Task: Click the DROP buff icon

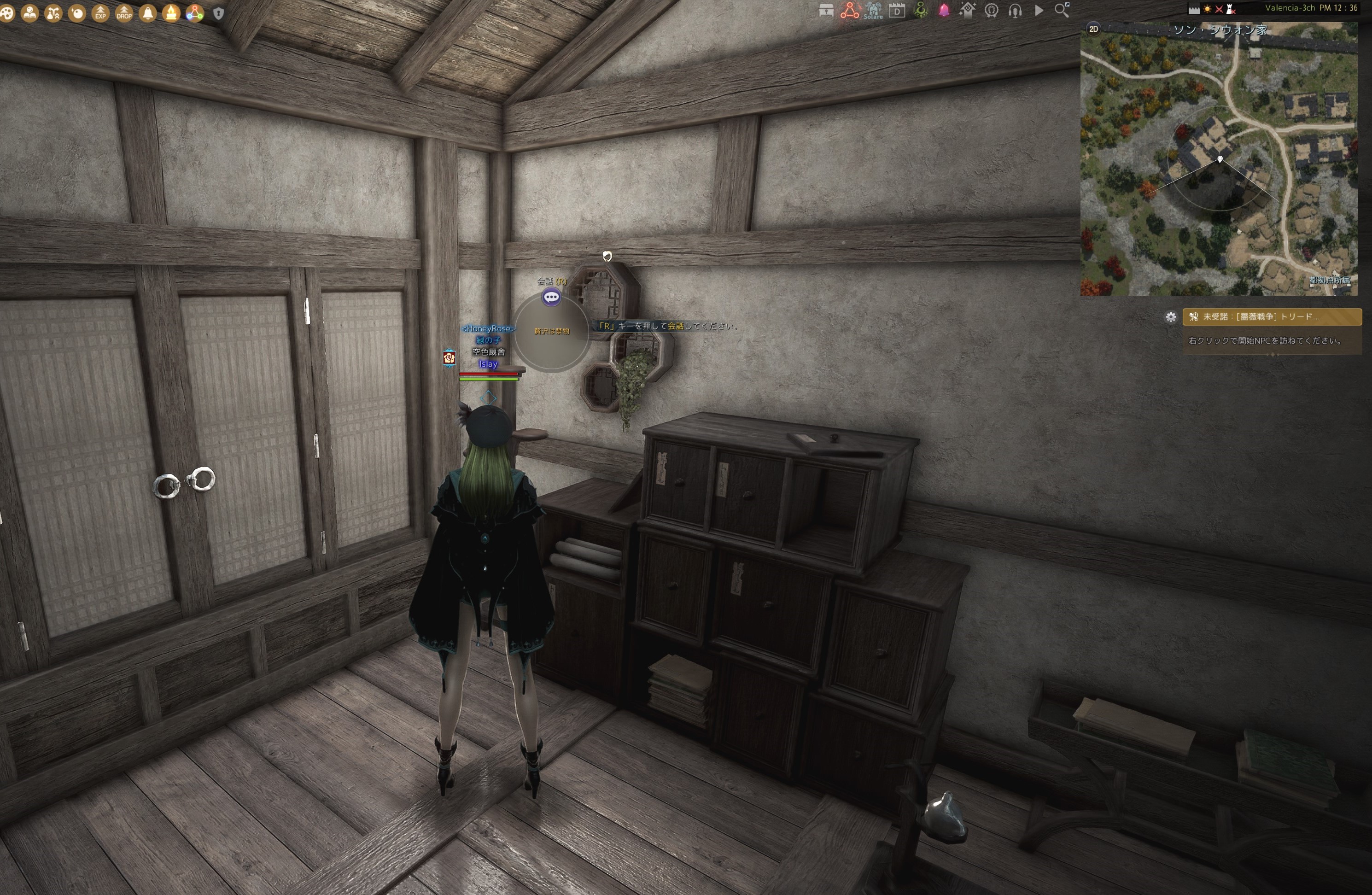Action: [x=124, y=13]
